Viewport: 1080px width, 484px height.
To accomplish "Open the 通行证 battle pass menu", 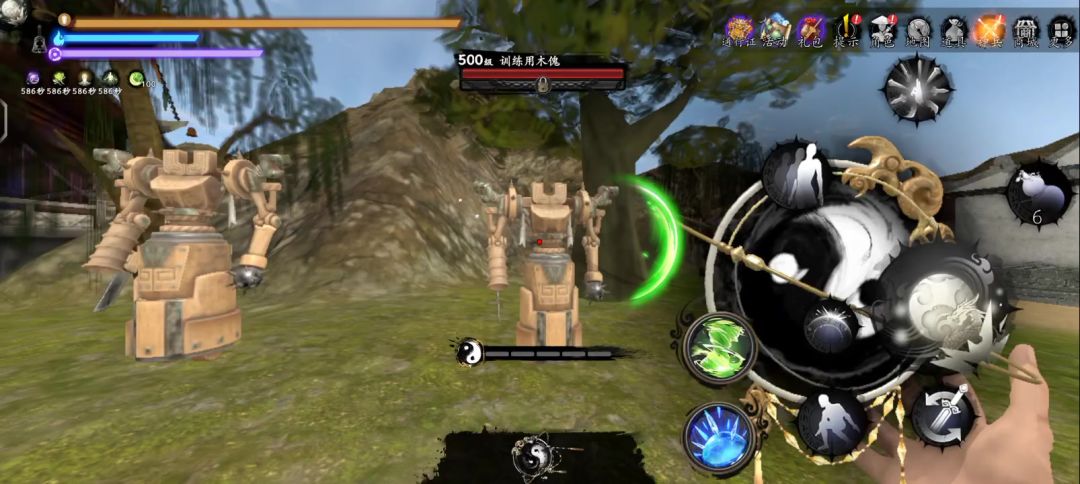I will point(740,30).
